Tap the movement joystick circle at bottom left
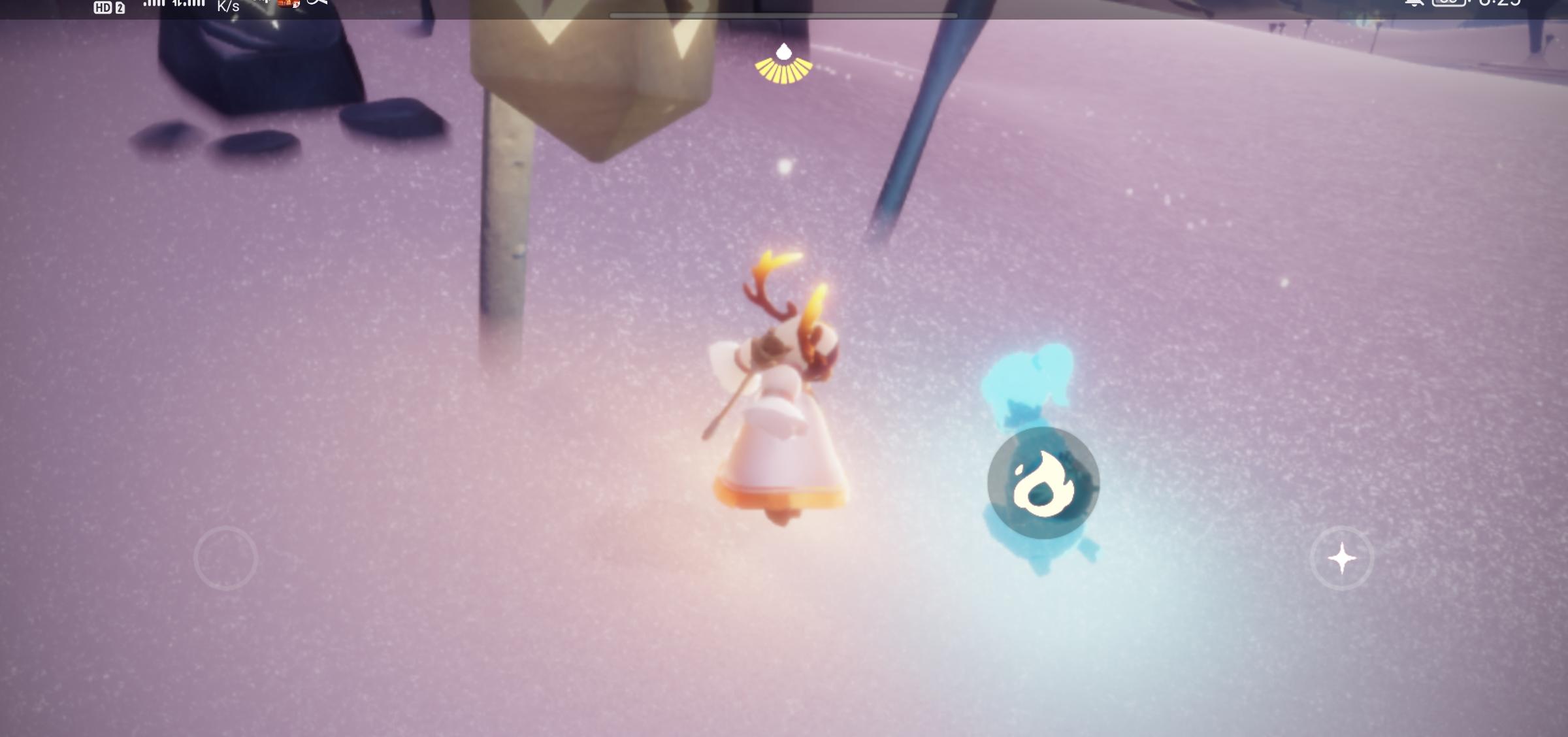This screenshot has height=737, width=1568. coord(225,558)
